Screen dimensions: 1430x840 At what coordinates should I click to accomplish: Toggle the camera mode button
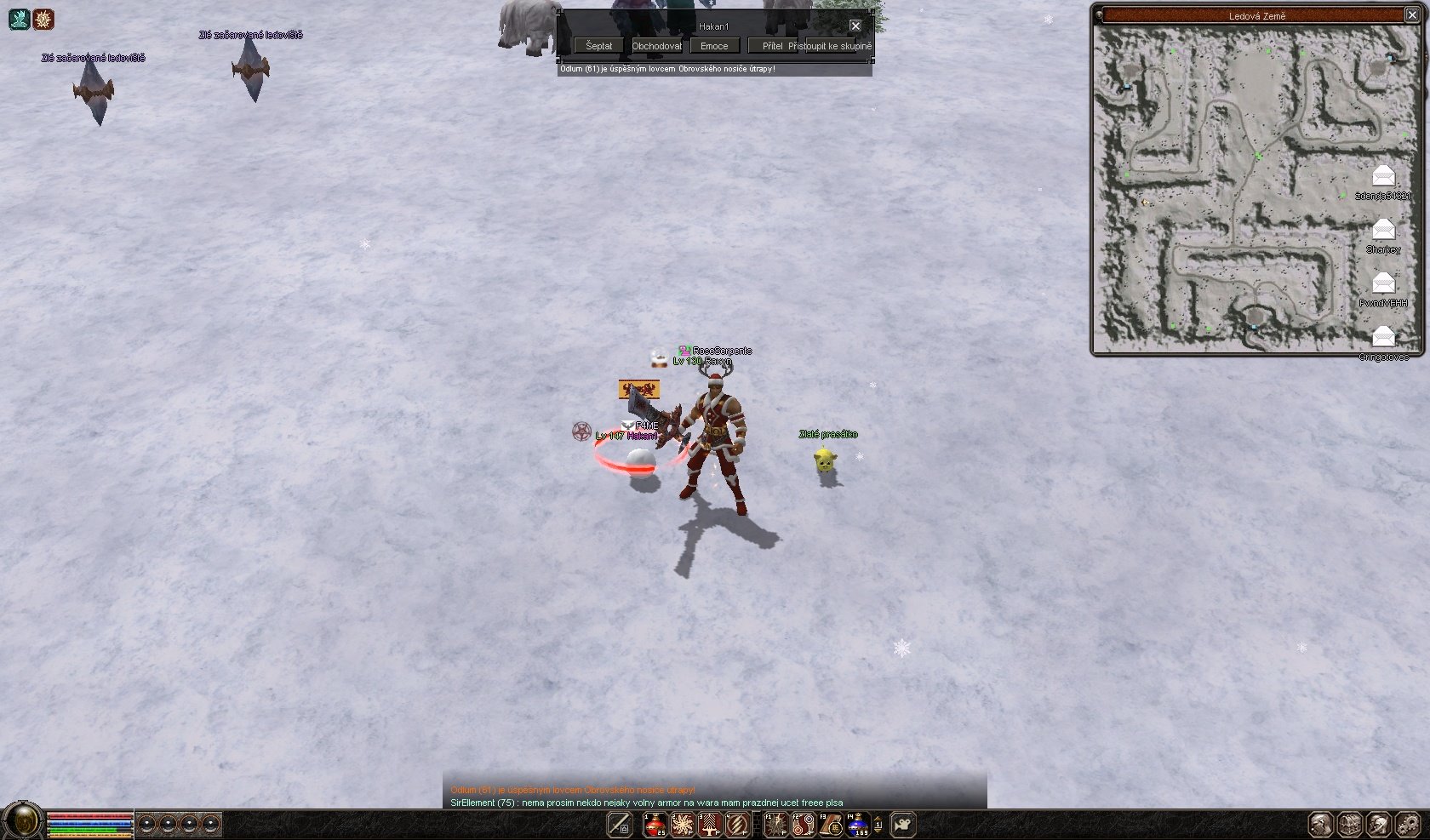click(902, 825)
